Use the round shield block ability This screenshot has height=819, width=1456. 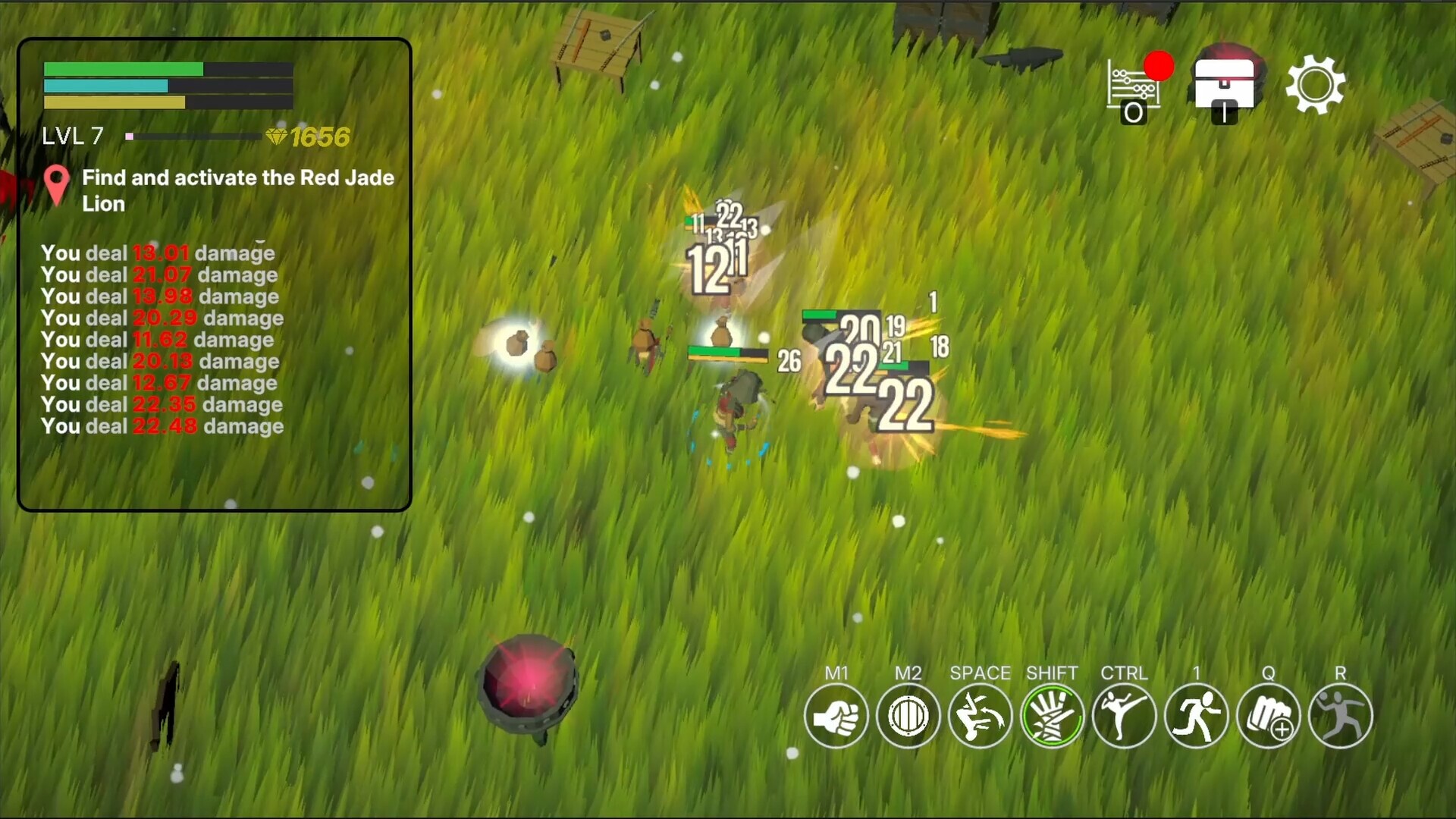point(908,716)
